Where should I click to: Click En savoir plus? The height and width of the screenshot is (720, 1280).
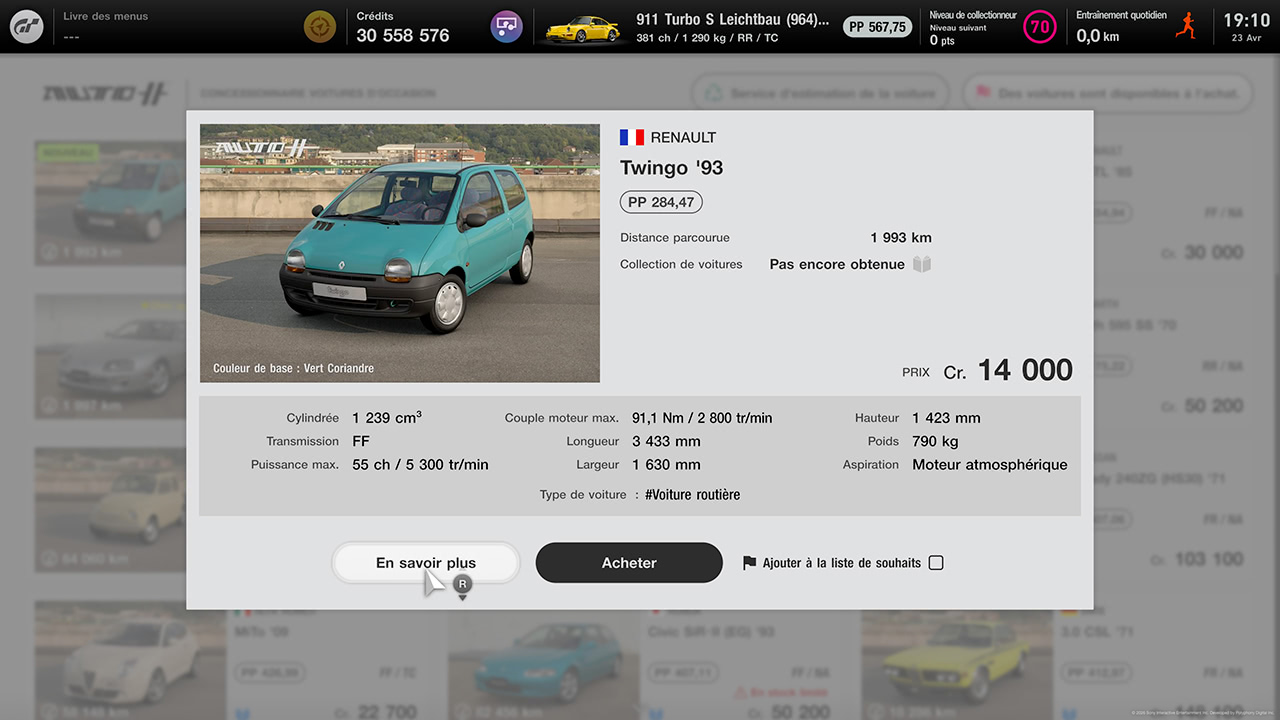coord(425,562)
